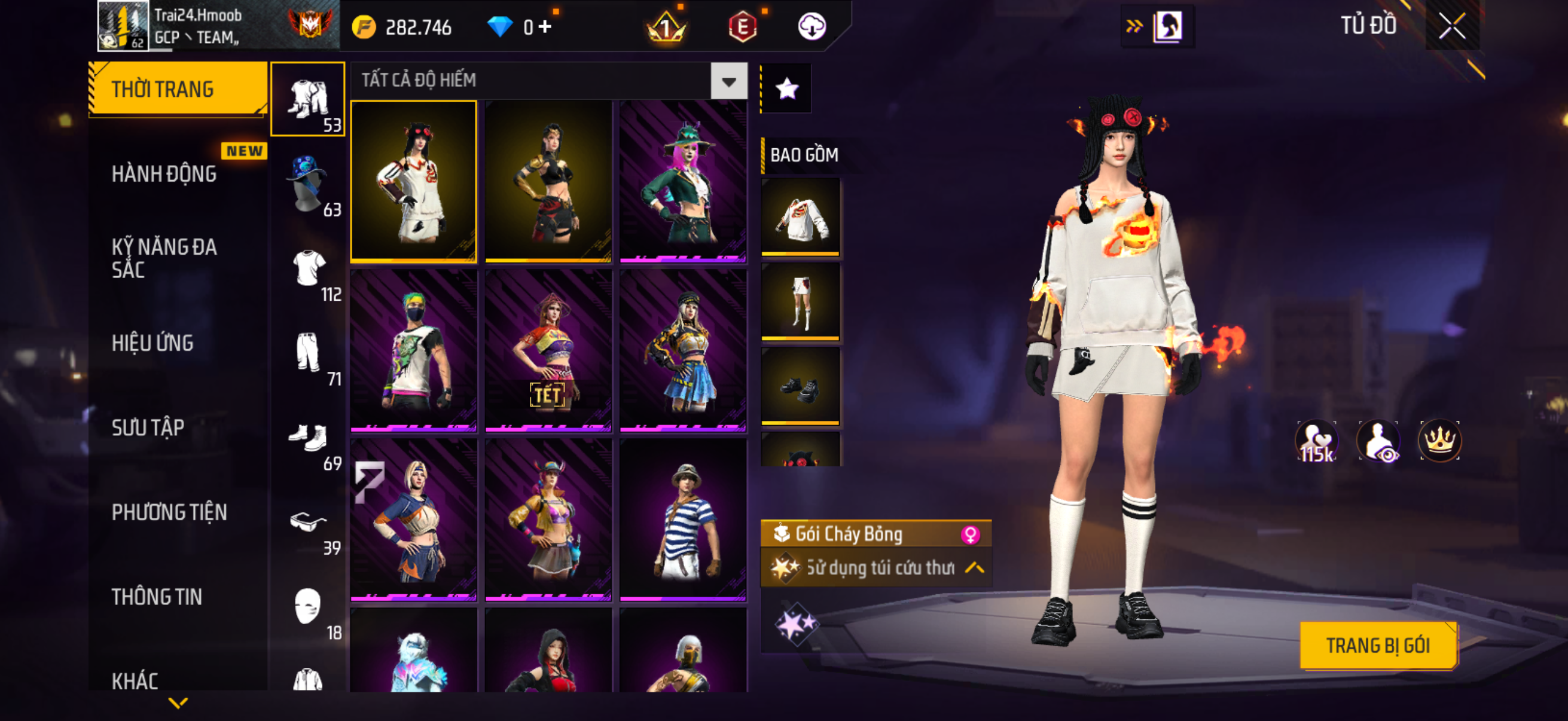Pick the blue striped shirt outfit bundle
The width and height of the screenshot is (1568, 721).
(x=683, y=520)
